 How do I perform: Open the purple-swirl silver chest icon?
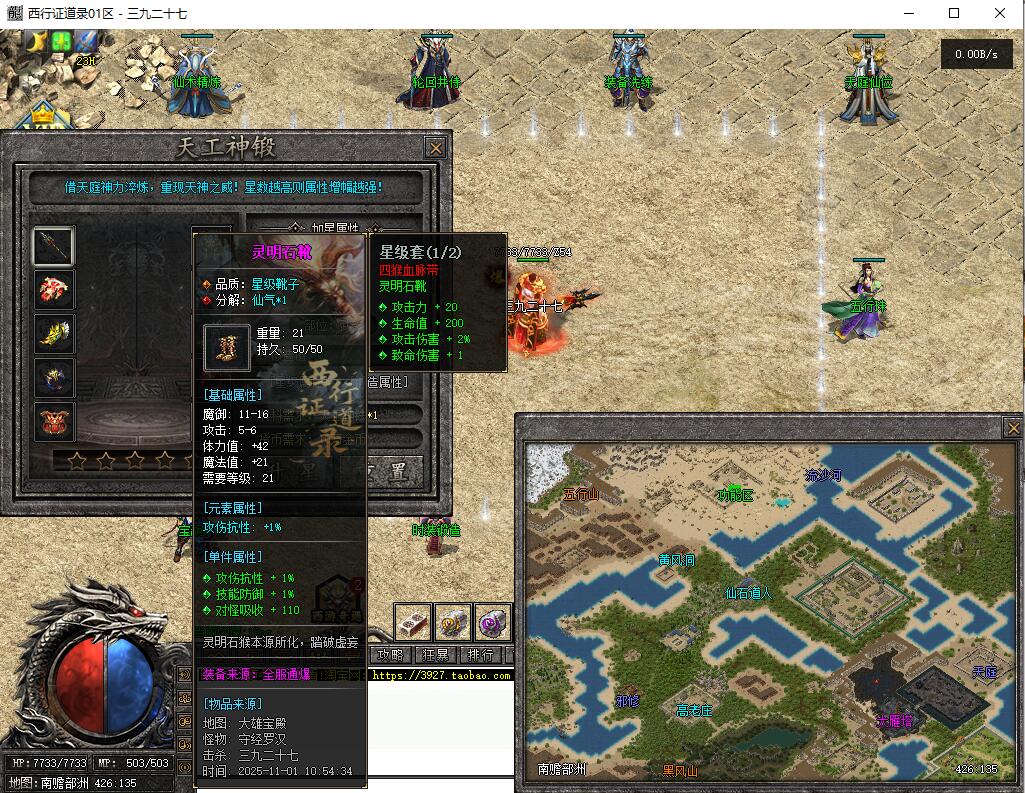click(x=493, y=622)
